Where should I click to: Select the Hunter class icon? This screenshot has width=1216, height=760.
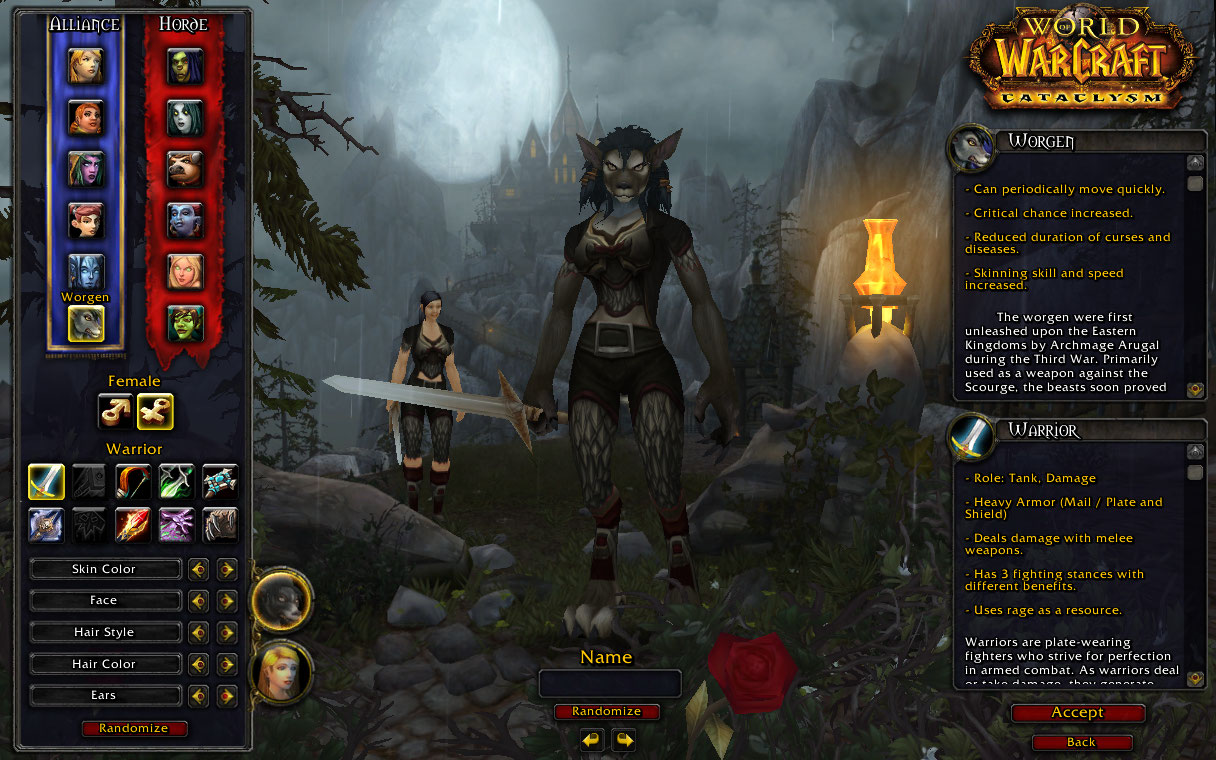(133, 481)
